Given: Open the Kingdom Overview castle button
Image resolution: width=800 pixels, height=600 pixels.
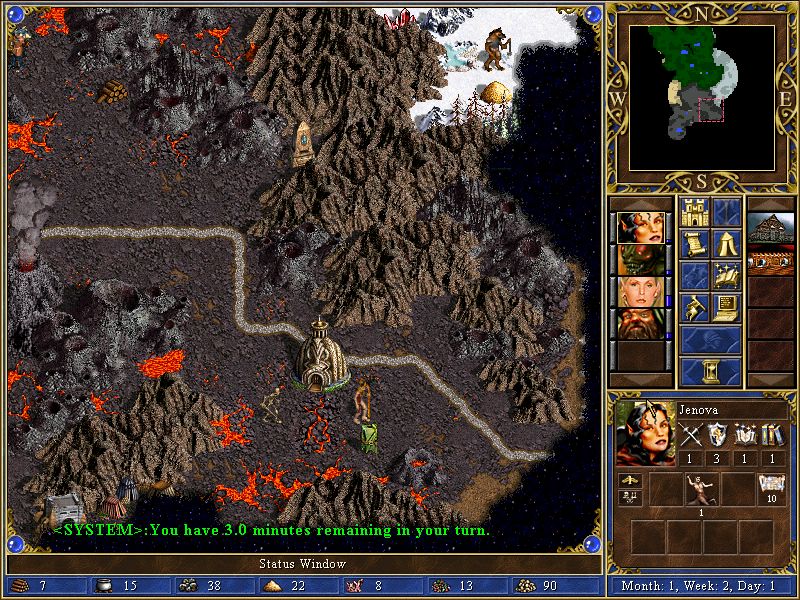Looking at the screenshot, I should pos(694,212).
